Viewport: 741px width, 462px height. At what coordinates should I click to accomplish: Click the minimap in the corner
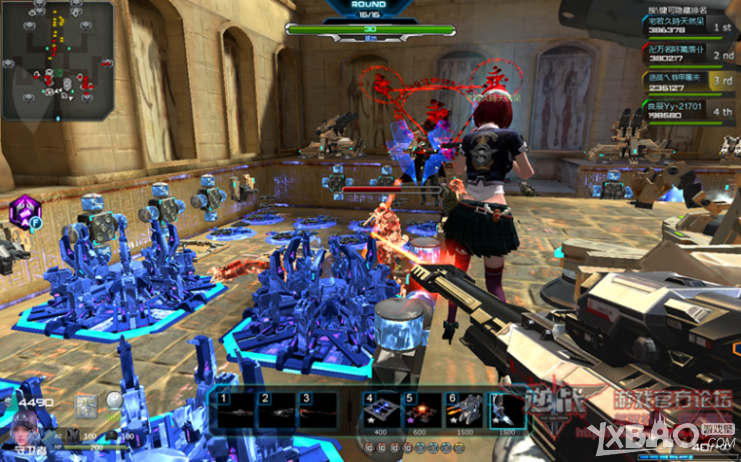click(57, 60)
